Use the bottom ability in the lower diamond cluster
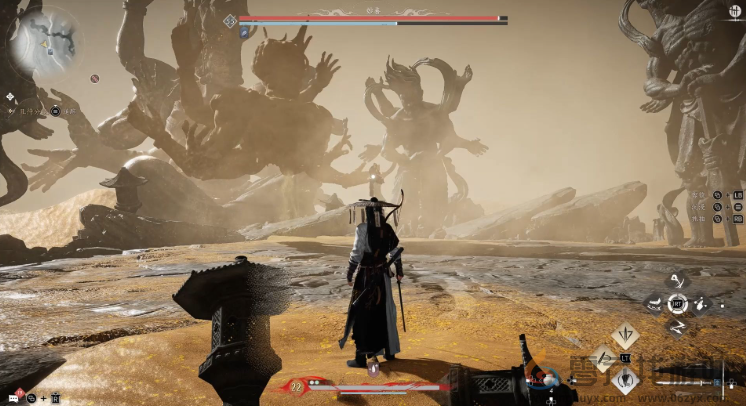Viewport: 746px width, 406px height. 626,381
